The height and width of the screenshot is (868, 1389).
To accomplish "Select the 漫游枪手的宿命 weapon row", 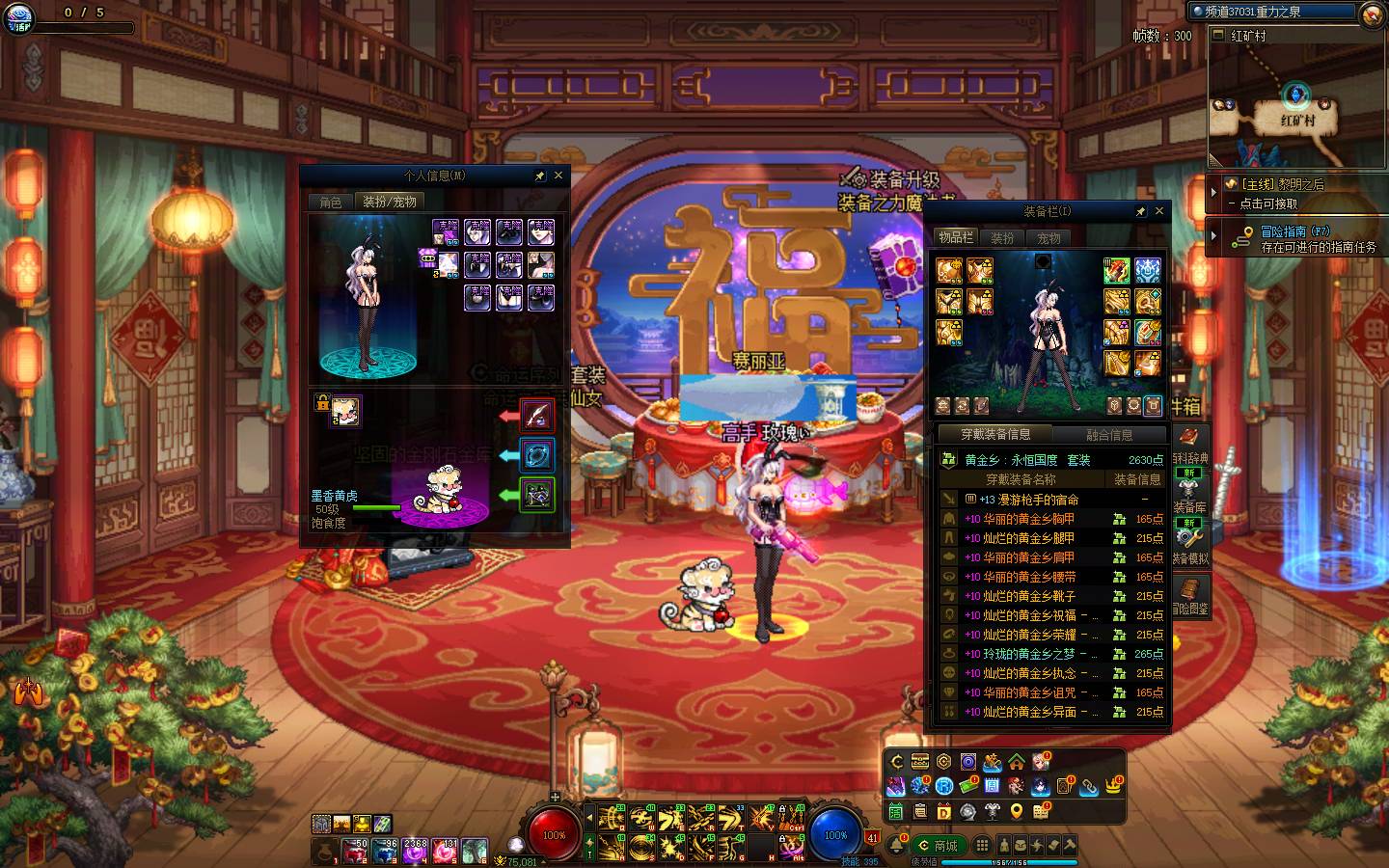I will click(1030, 500).
